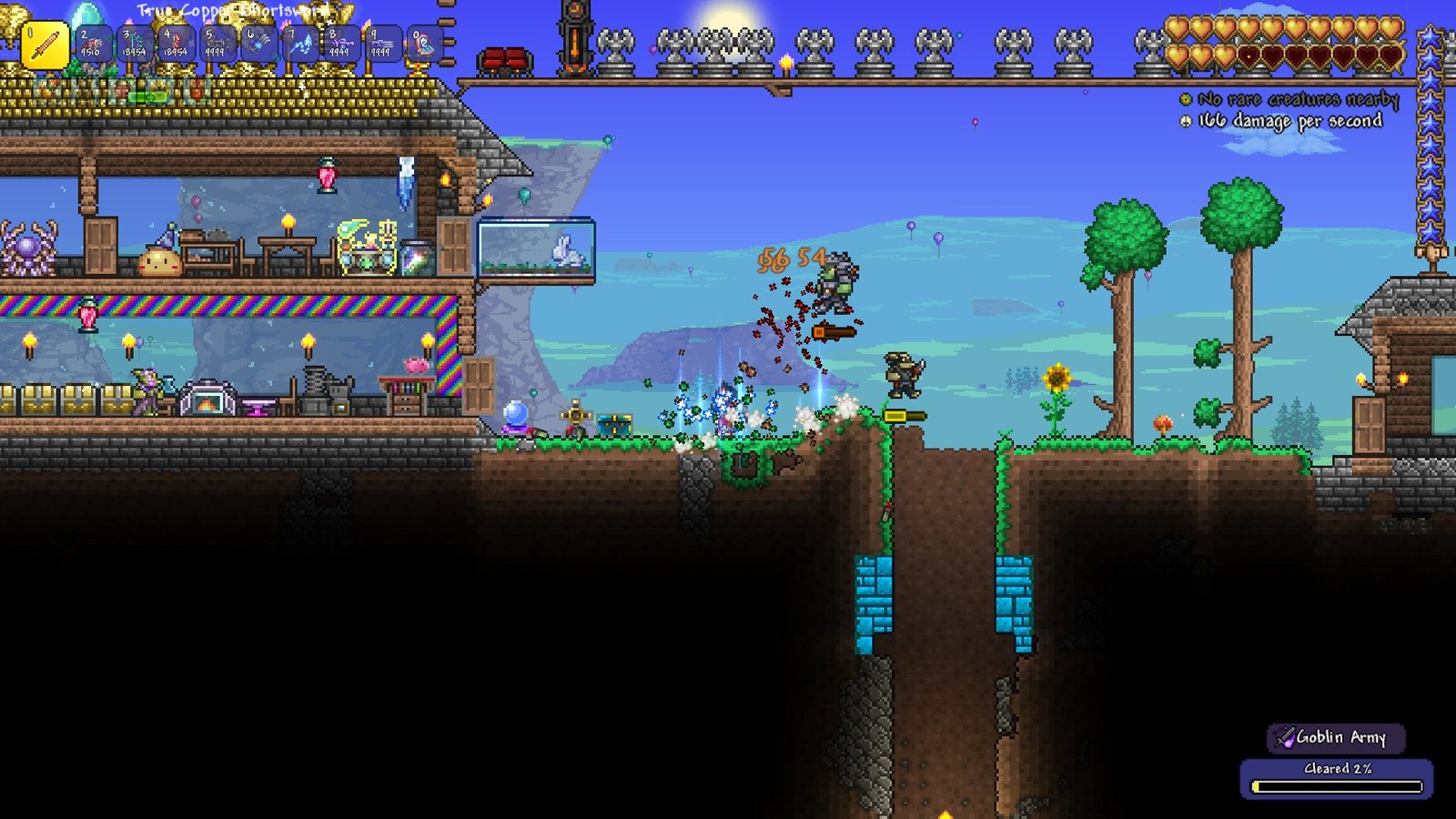
Task: Select the blue sword in hotbar slot 7
Action: point(302,44)
